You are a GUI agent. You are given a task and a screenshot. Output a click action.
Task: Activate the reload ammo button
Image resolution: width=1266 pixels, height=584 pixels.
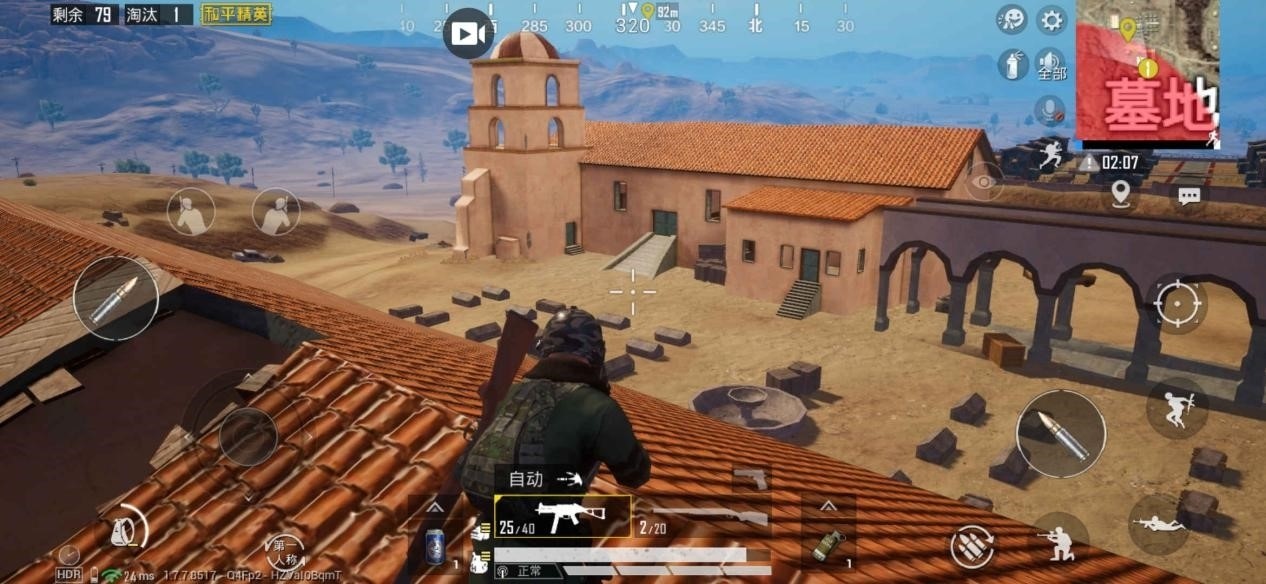coord(972,546)
